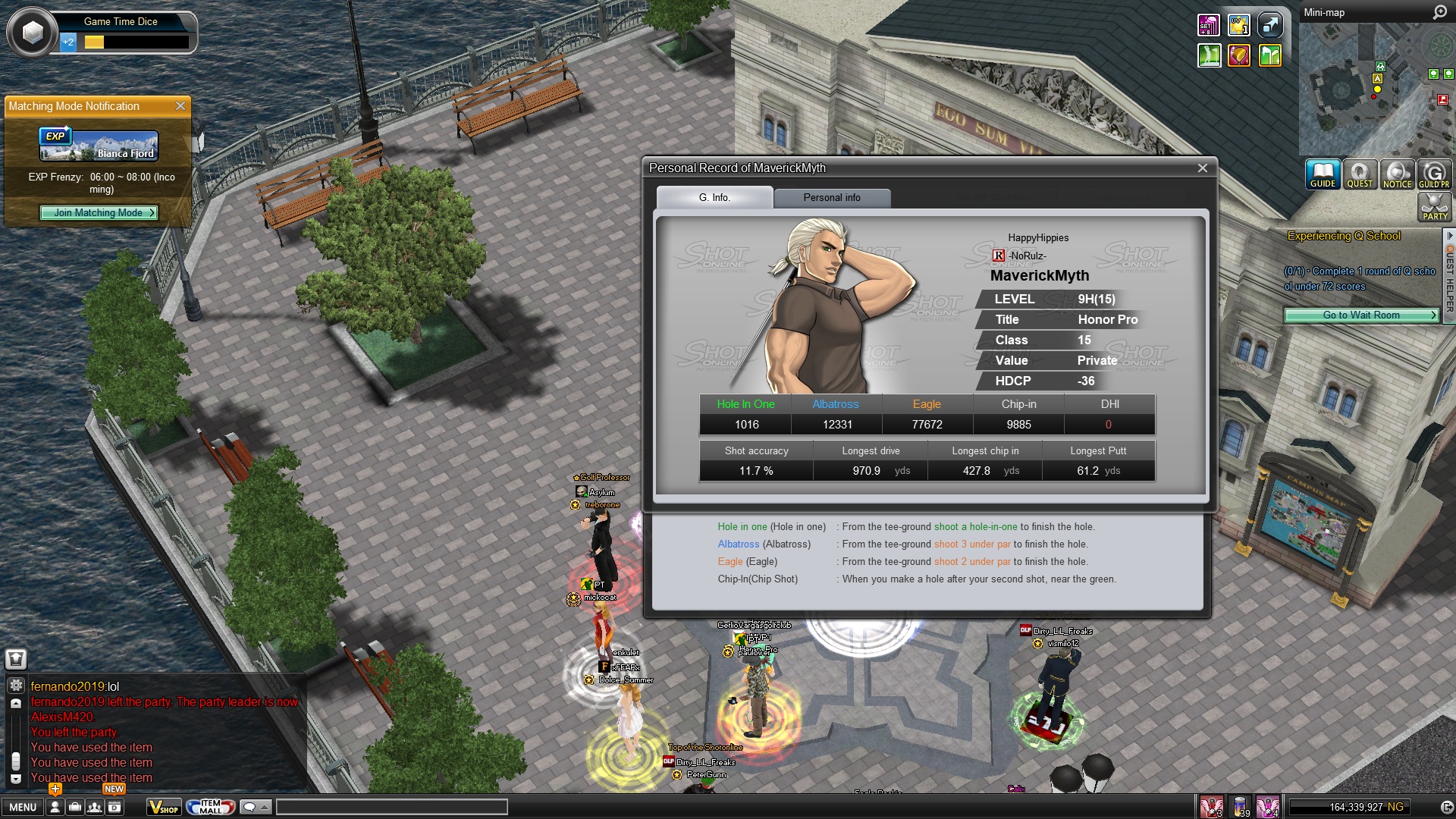Join Matching Mode

[x=99, y=213]
